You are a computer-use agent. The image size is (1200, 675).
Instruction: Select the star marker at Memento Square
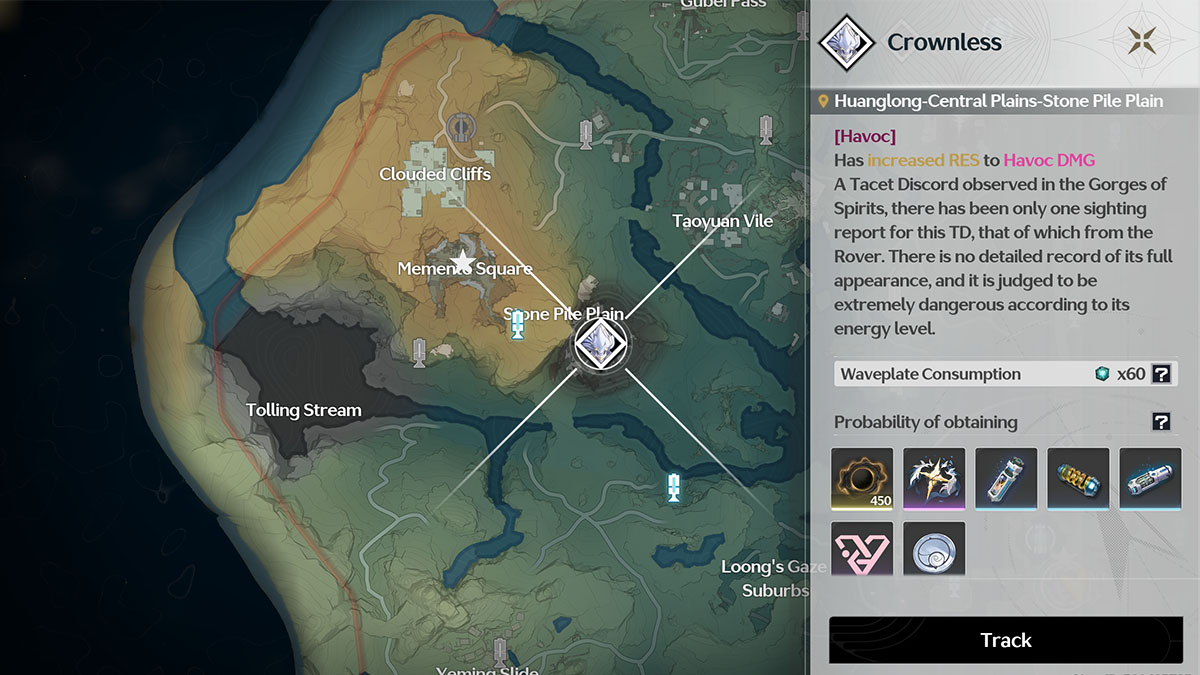(x=461, y=262)
